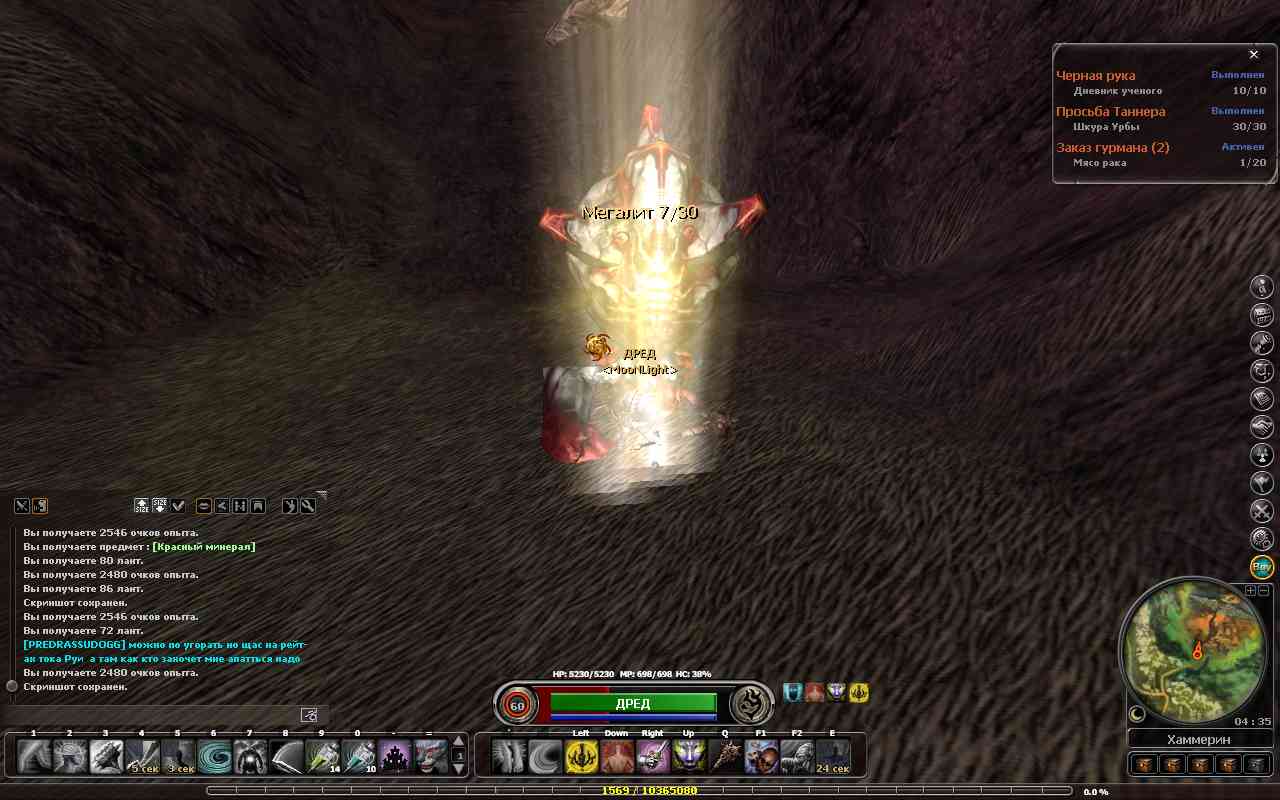The height and width of the screenshot is (800, 1280).
Task: Switch hotbar page with the up arrow
Action: point(459,742)
